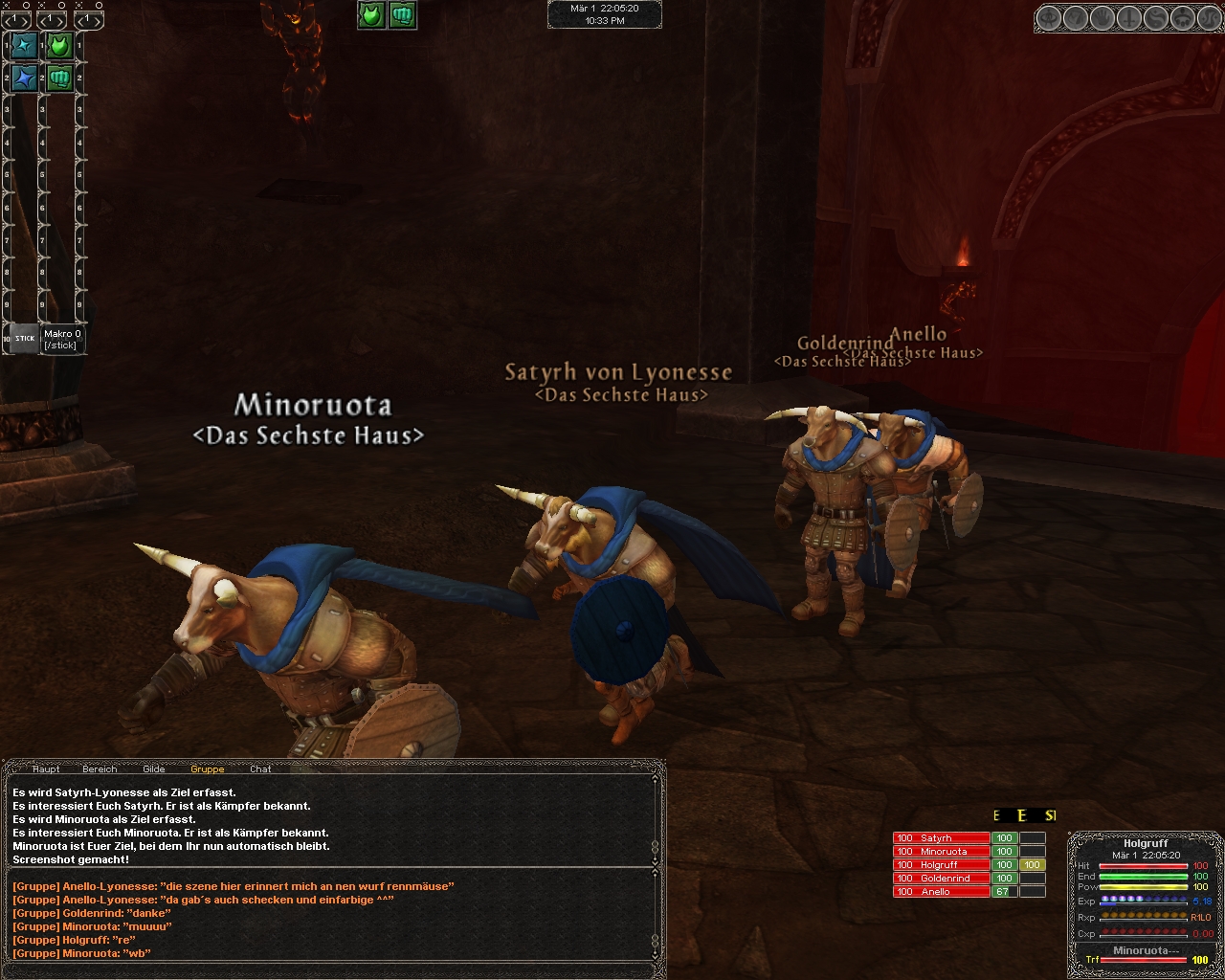Image resolution: width=1225 pixels, height=980 pixels.
Task: Open the group figures menu icon
Action: coord(1184,18)
